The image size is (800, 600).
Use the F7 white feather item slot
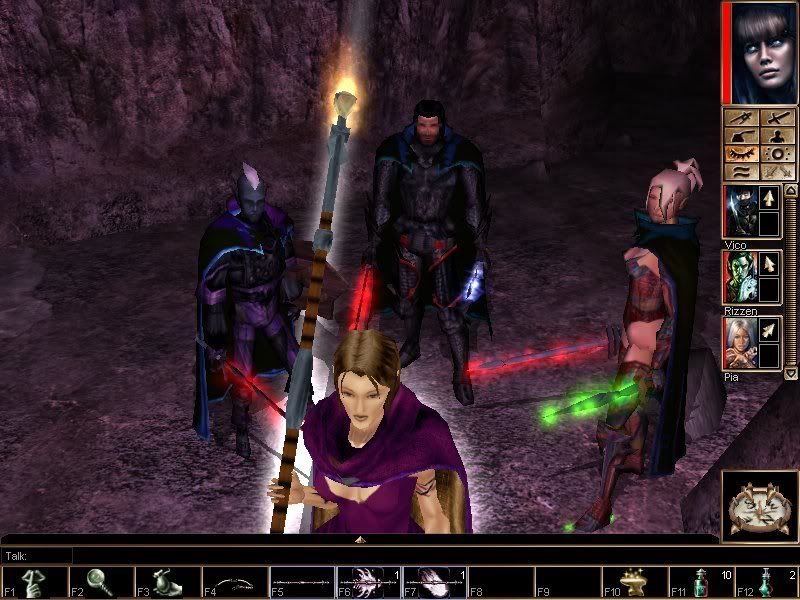pyautogui.click(x=435, y=583)
